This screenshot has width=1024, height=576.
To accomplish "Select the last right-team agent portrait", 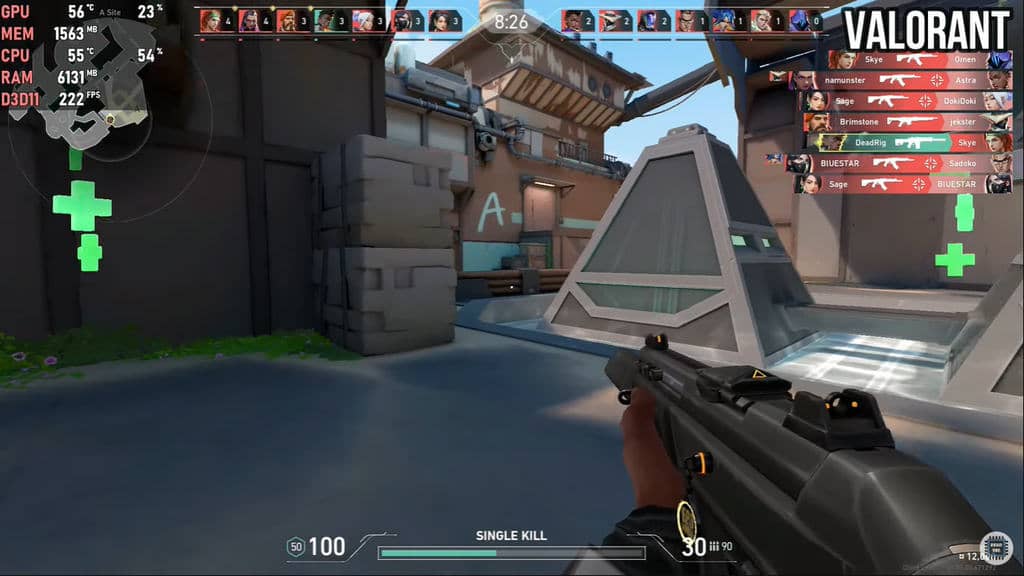I will tap(799, 20).
